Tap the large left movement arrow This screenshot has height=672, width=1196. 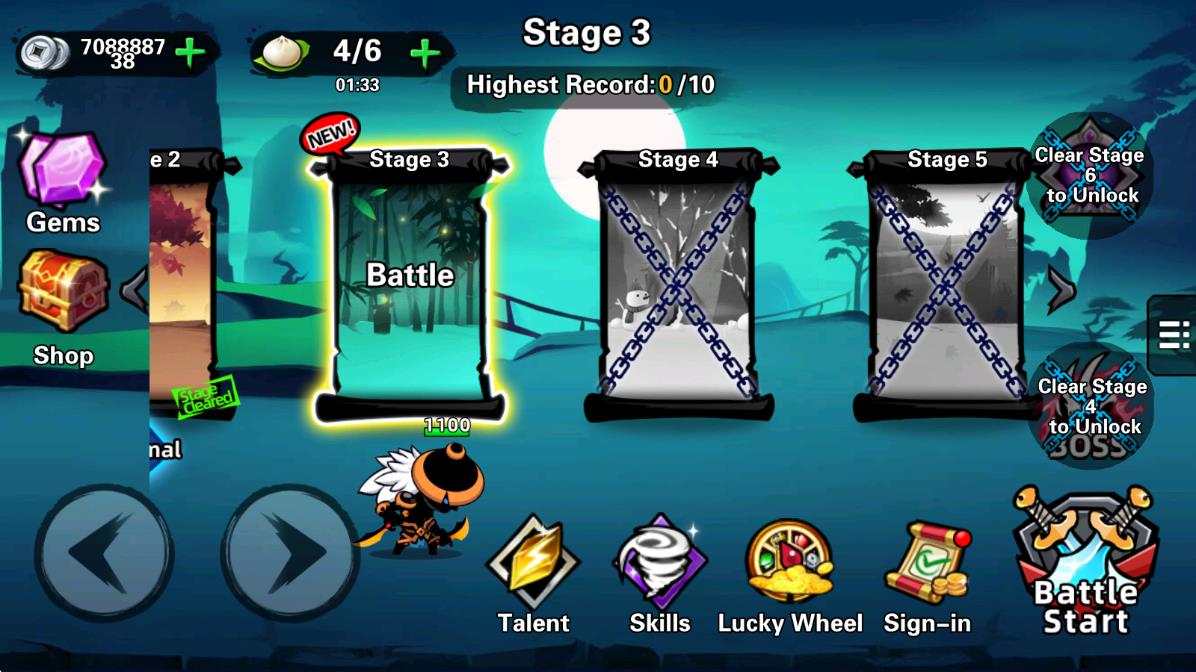click(x=104, y=553)
